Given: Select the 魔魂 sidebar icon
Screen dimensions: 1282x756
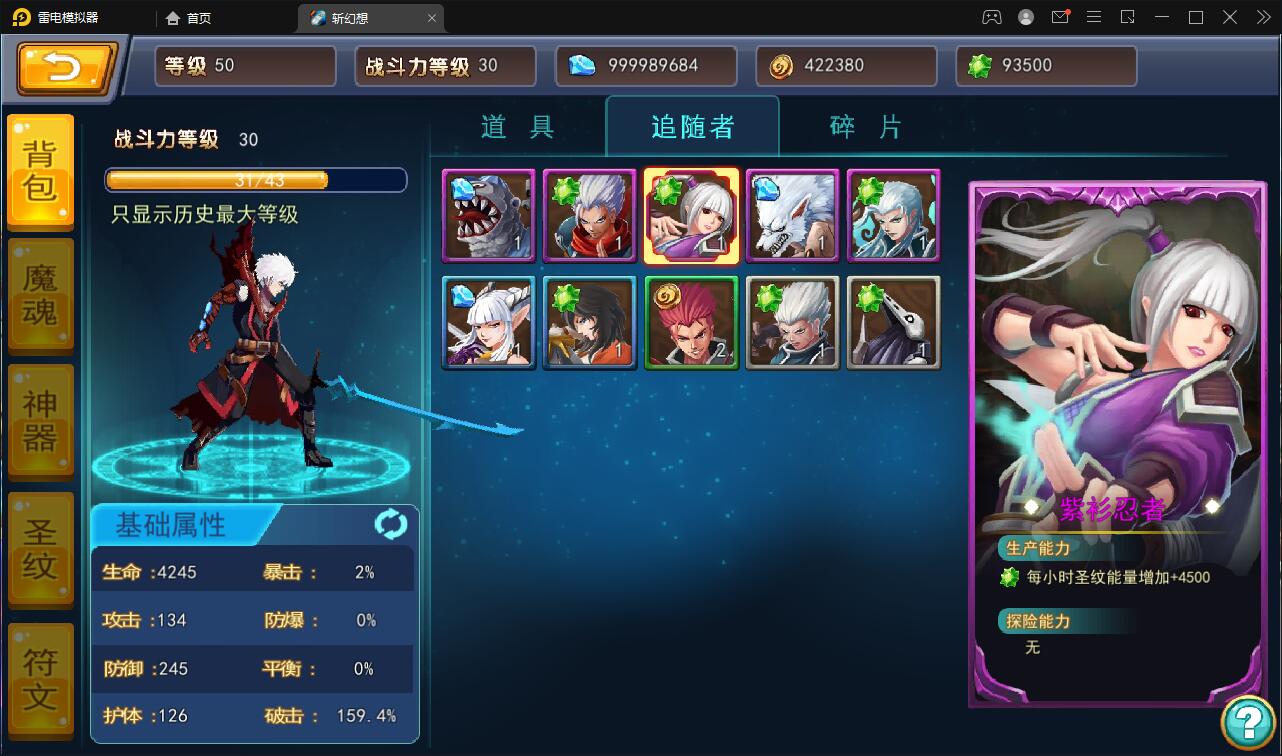Looking at the screenshot, I should (x=40, y=295).
